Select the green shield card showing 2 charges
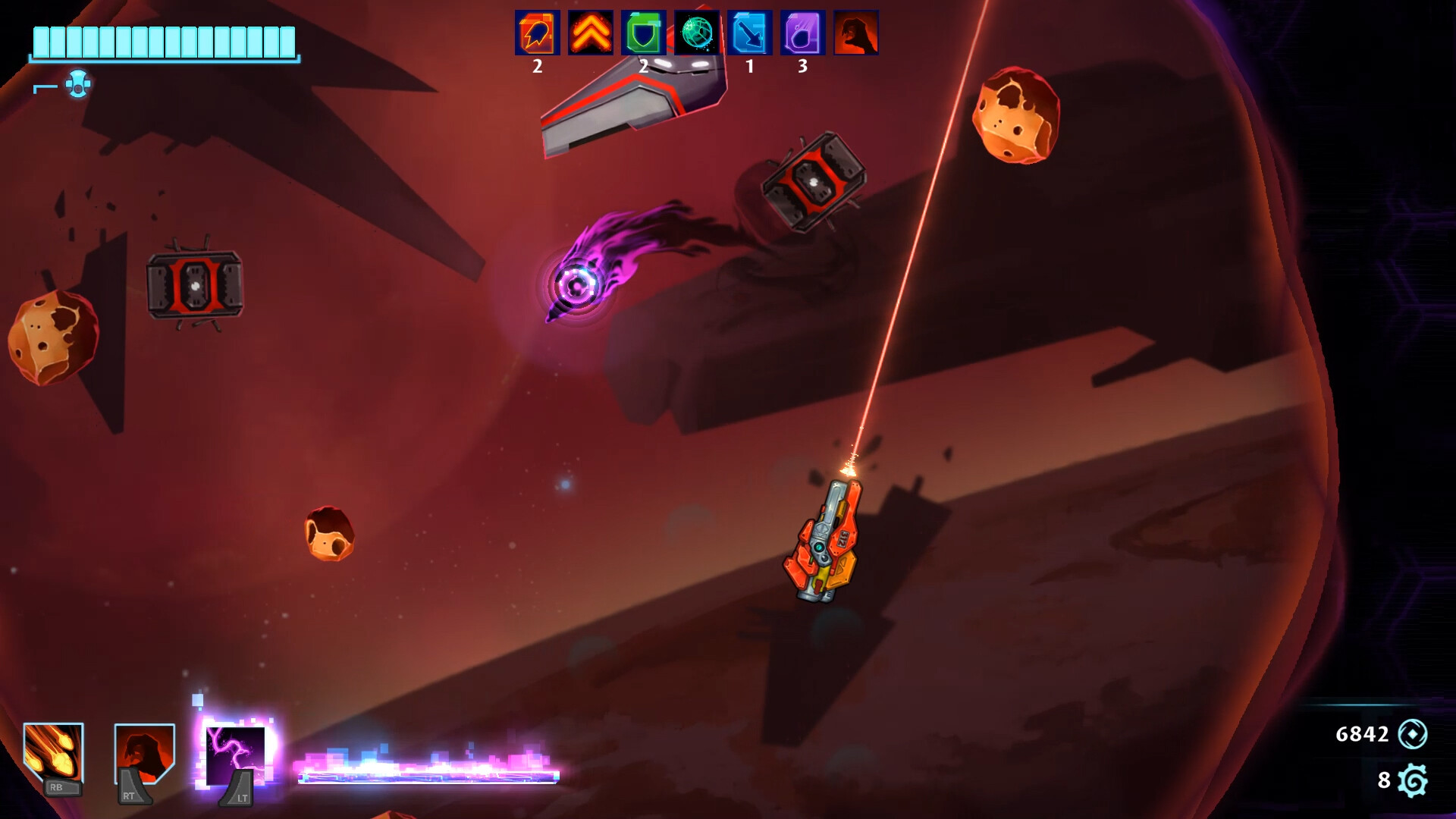The height and width of the screenshot is (819, 1456). (643, 33)
